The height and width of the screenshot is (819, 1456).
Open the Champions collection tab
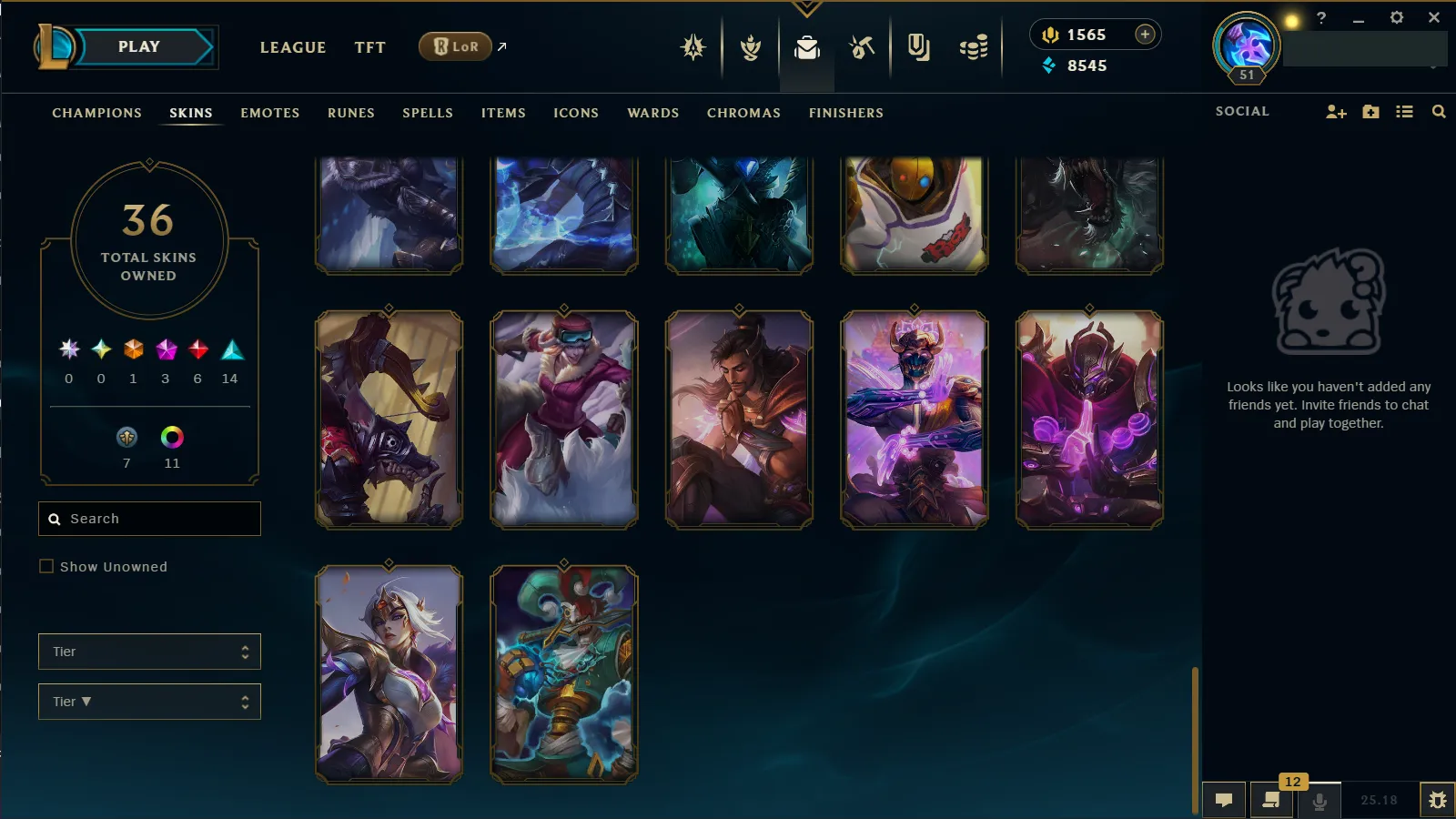pos(96,113)
